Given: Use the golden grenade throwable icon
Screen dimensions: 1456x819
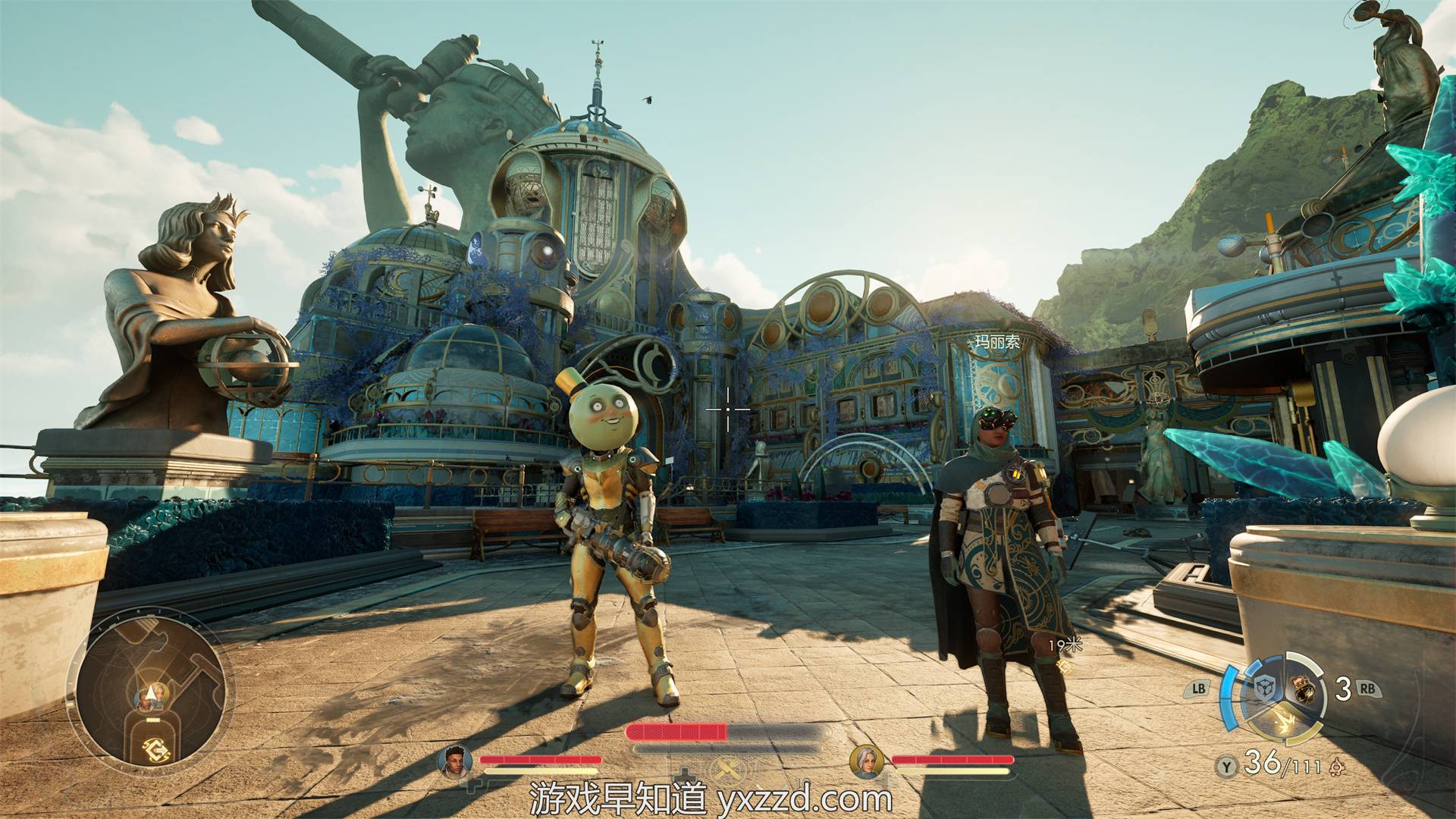Looking at the screenshot, I should (x=1304, y=690).
